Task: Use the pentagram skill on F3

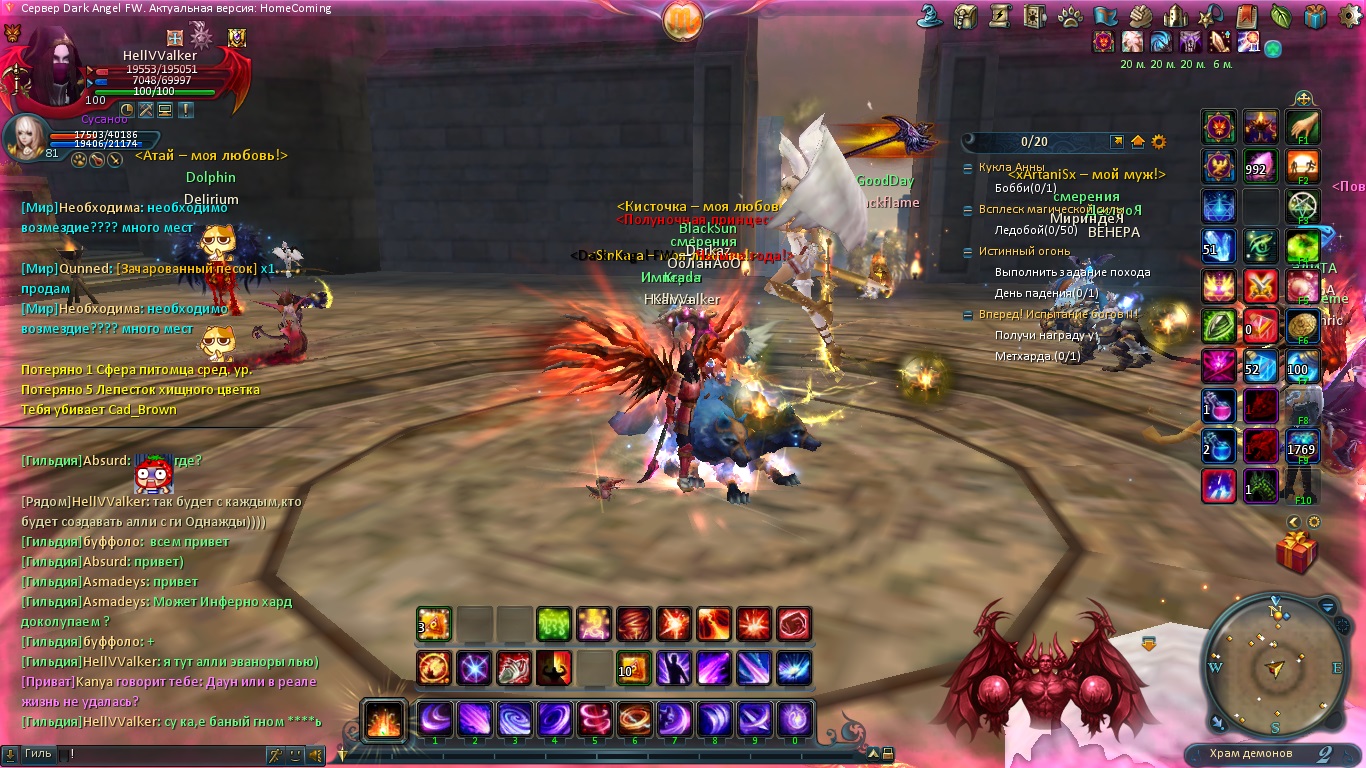Action: tap(1303, 206)
